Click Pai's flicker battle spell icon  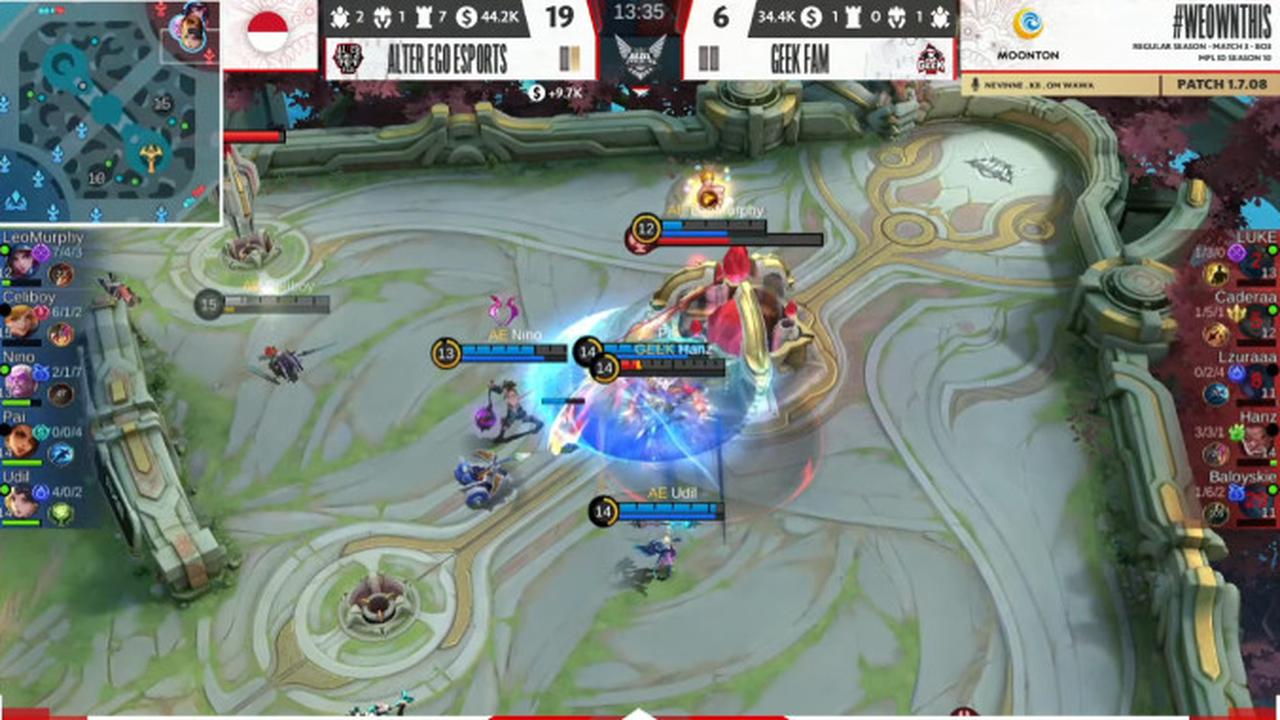point(62,452)
